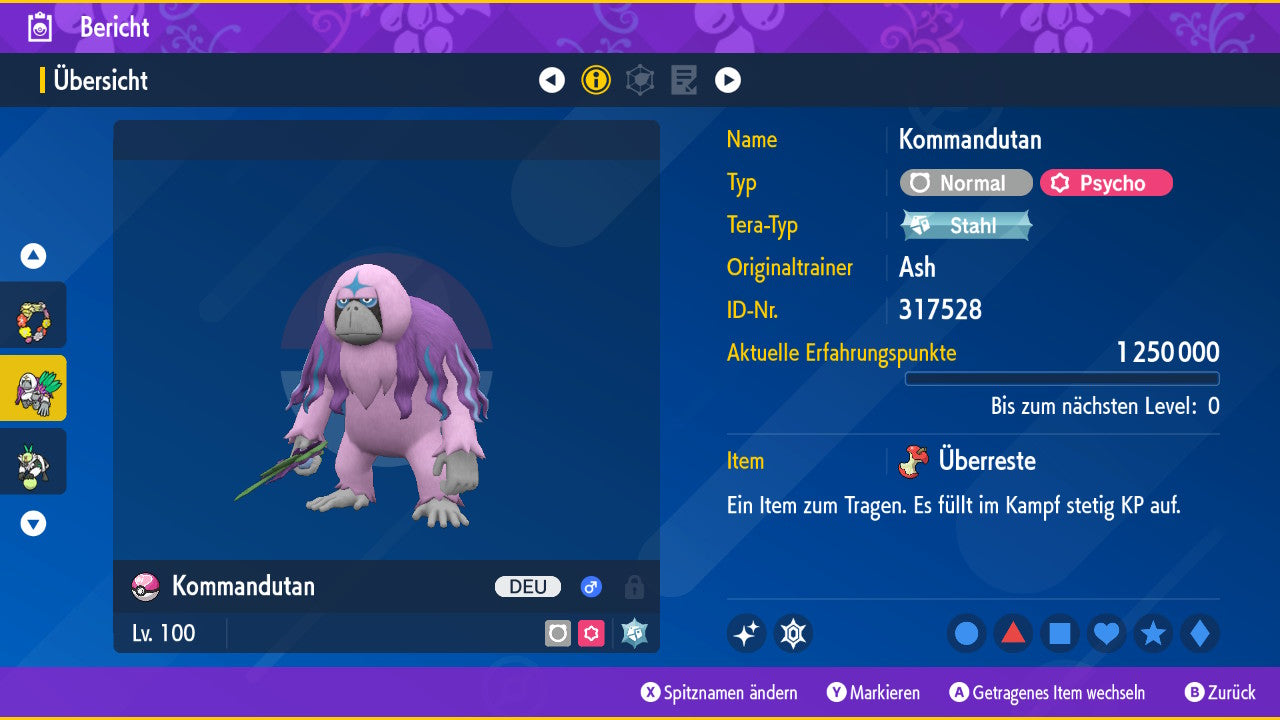
Task: Pick the Pokémon thumbnail below Kommandutan
Action: [x=33, y=461]
